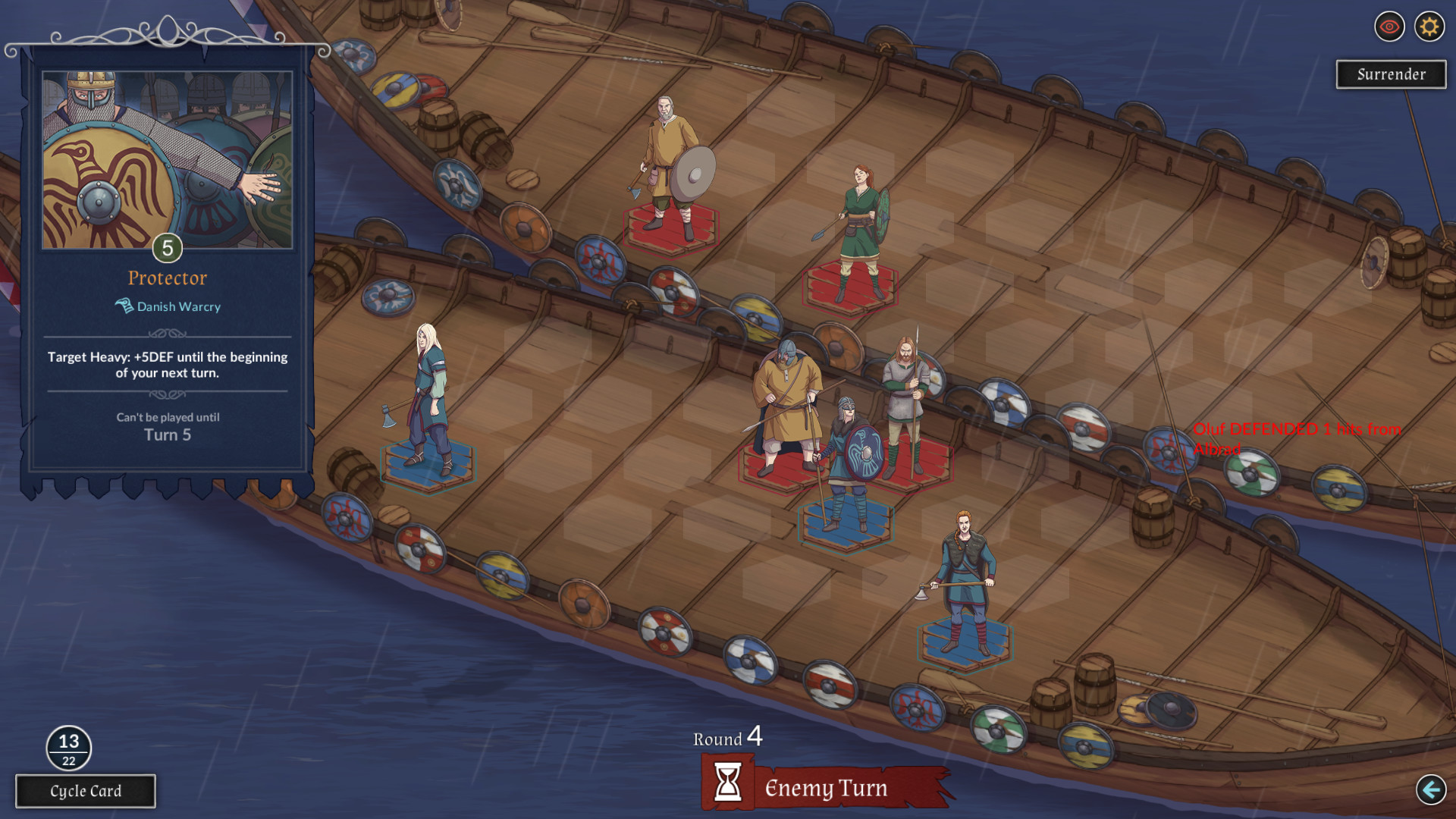Click the Danish Warcry faction icon on card
The width and height of the screenshot is (1456, 819).
[122, 306]
